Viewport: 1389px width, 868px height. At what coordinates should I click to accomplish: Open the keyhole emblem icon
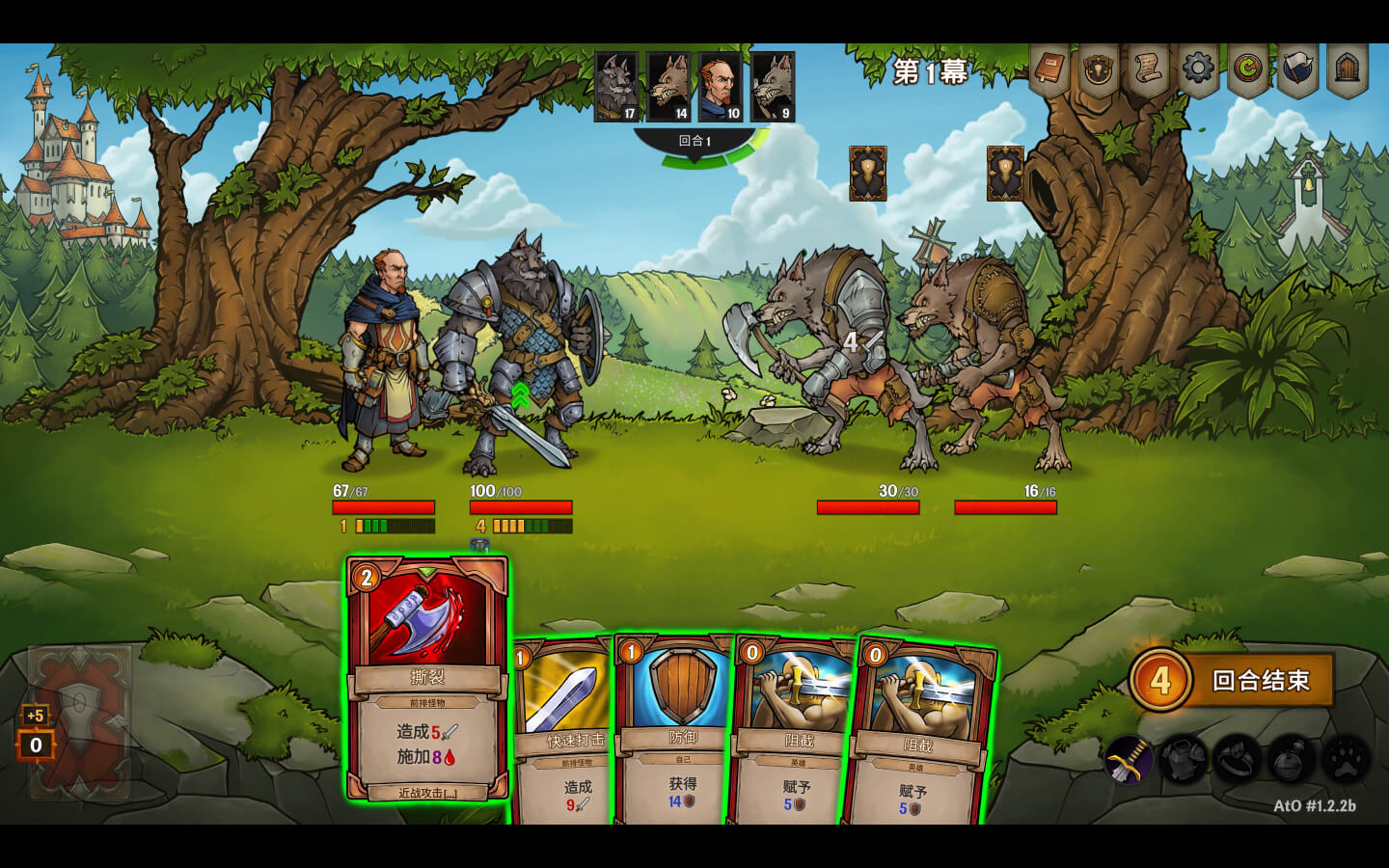pos(1099,69)
